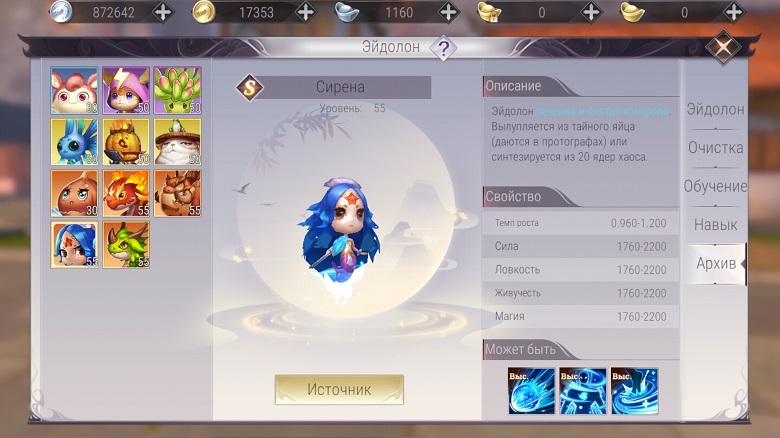Switch to the Эйдолон tab
This screenshot has height=438, width=780.
pyautogui.click(x=714, y=109)
